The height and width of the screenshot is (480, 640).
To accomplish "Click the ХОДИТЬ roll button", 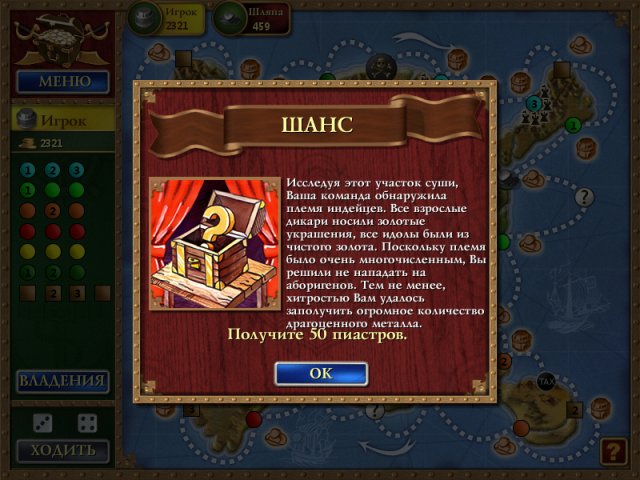I will (x=62, y=450).
